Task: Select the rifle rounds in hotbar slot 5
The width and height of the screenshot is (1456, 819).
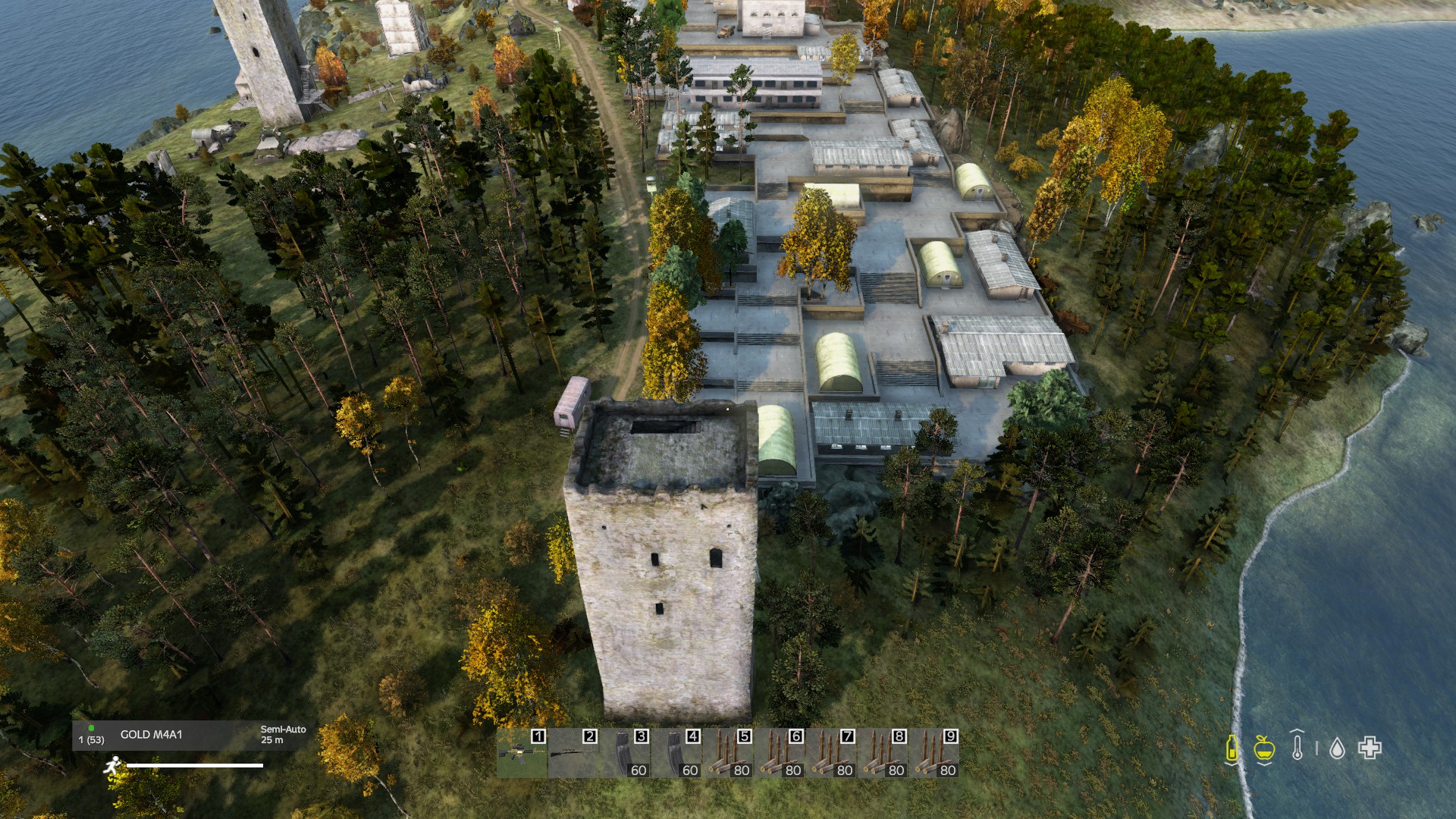Action: coord(728,753)
